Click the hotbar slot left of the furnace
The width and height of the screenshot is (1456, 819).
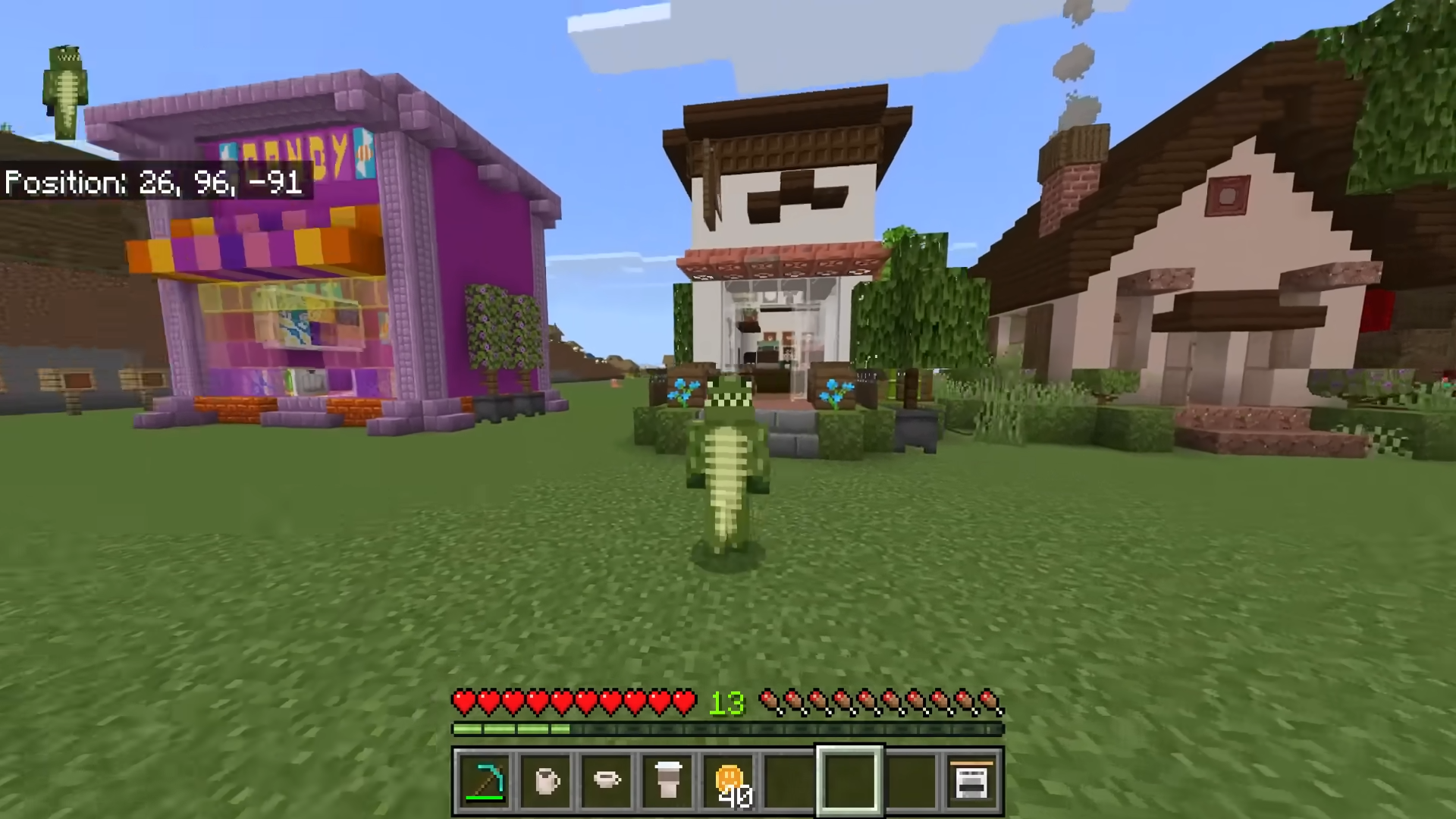click(x=911, y=781)
